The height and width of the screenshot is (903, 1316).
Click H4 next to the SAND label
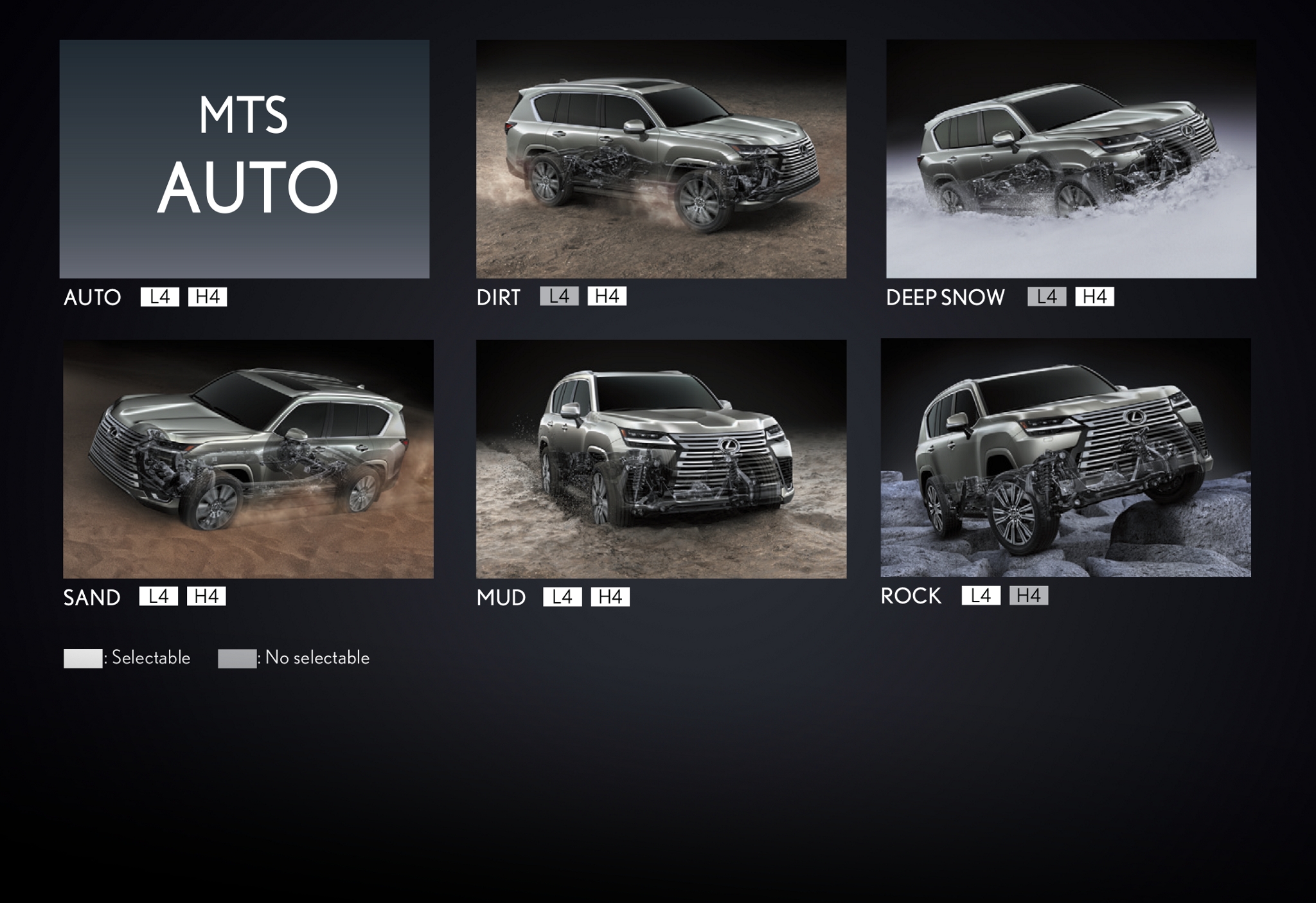(206, 596)
